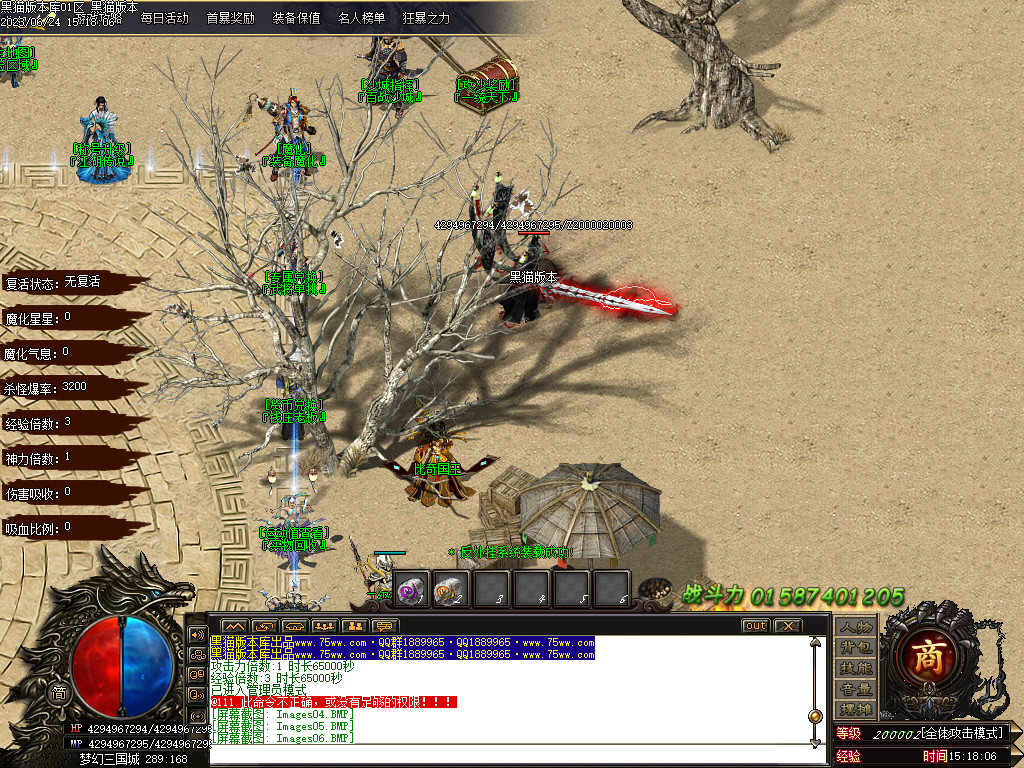Click the chat panel's out button
Viewport: 1024px width, 768px height.
tap(756, 626)
